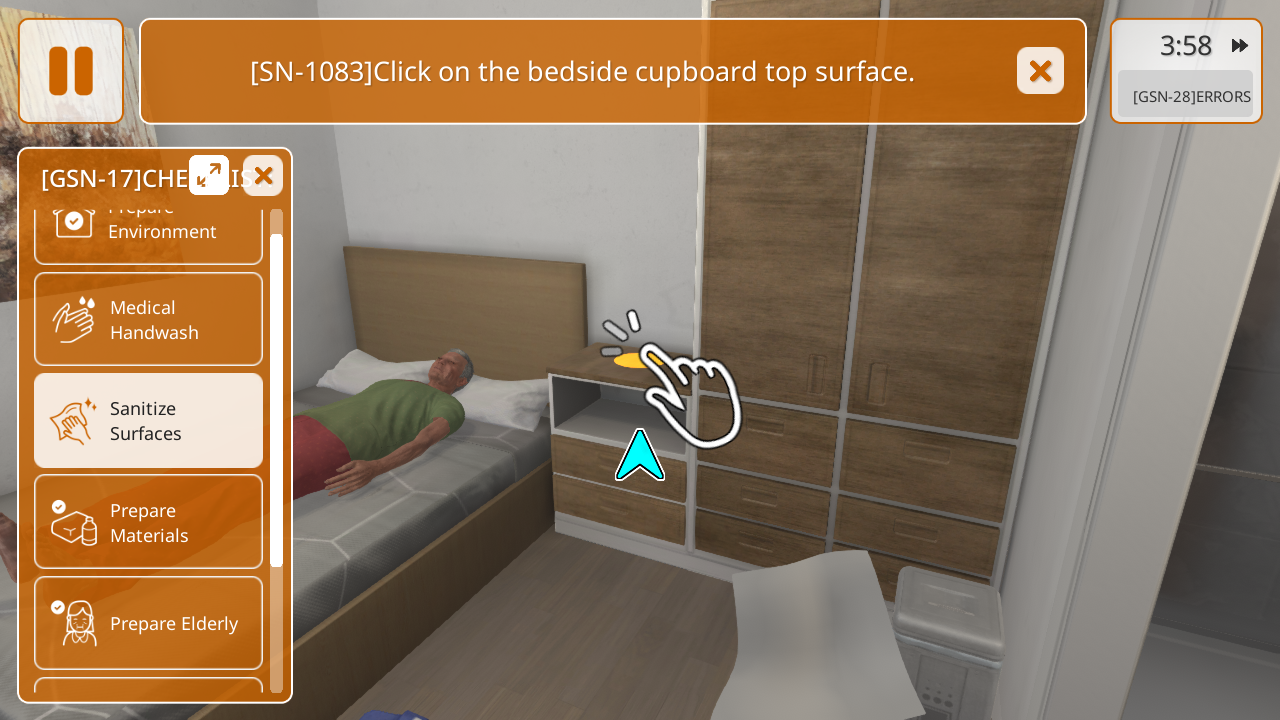Choose the Medical Handwash step
This screenshot has width=1280, height=720.
point(148,320)
